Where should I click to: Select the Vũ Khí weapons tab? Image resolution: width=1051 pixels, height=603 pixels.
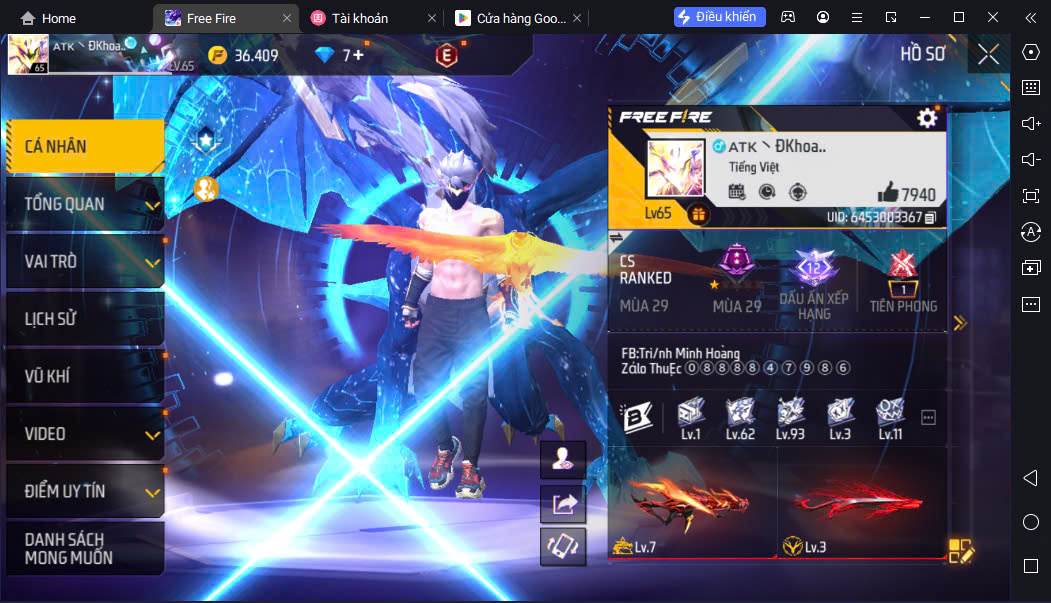[x=84, y=377]
